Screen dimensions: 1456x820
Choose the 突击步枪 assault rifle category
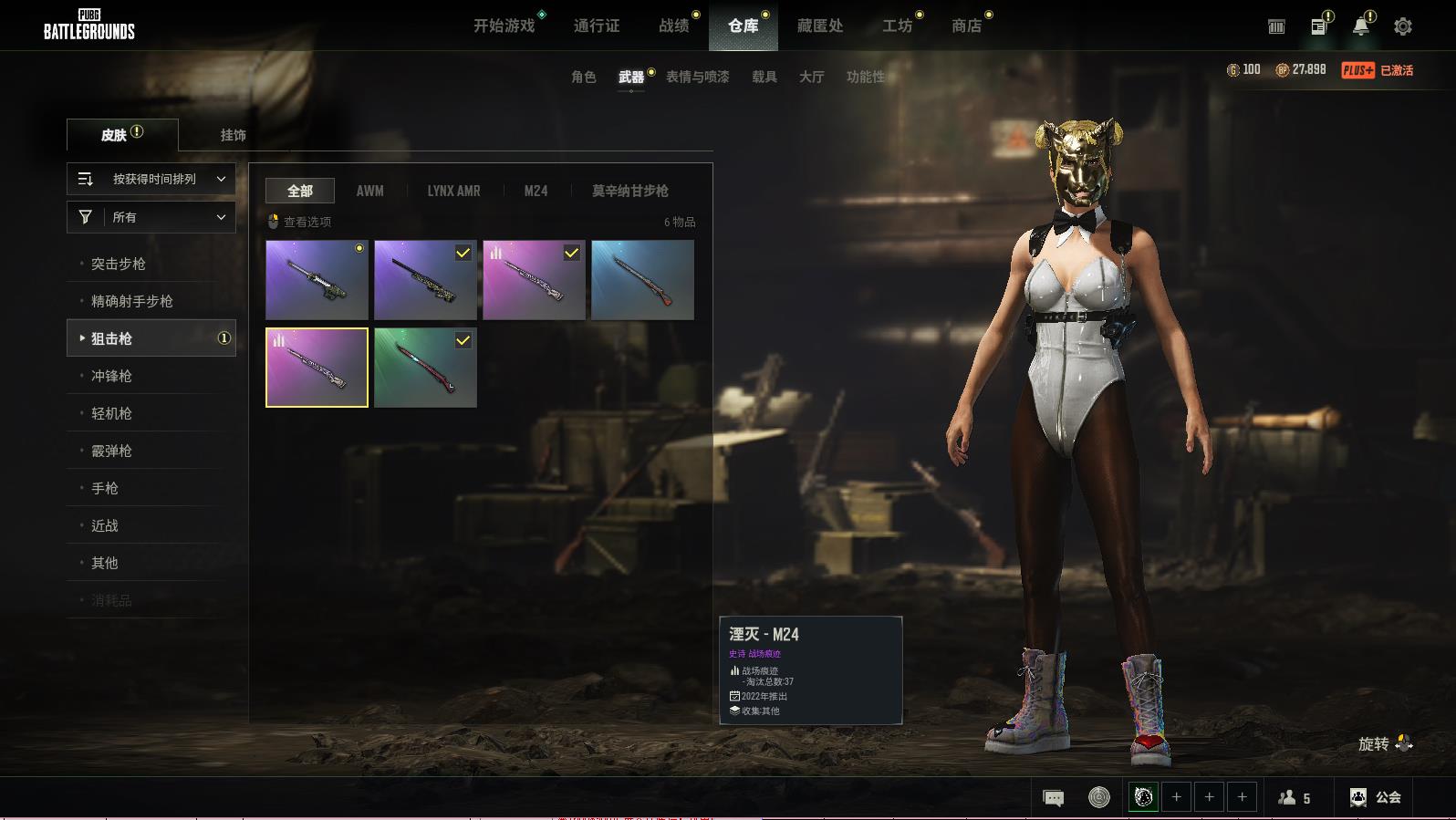tap(119, 264)
